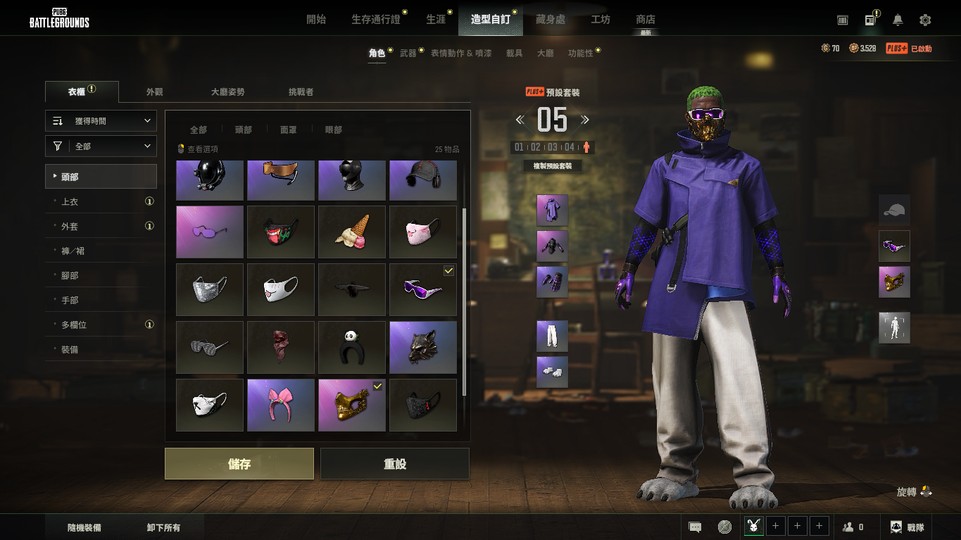961x540 pixels.
Task: Open the 商店 shop menu
Action: pyautogui.click(x=645, y=19)
